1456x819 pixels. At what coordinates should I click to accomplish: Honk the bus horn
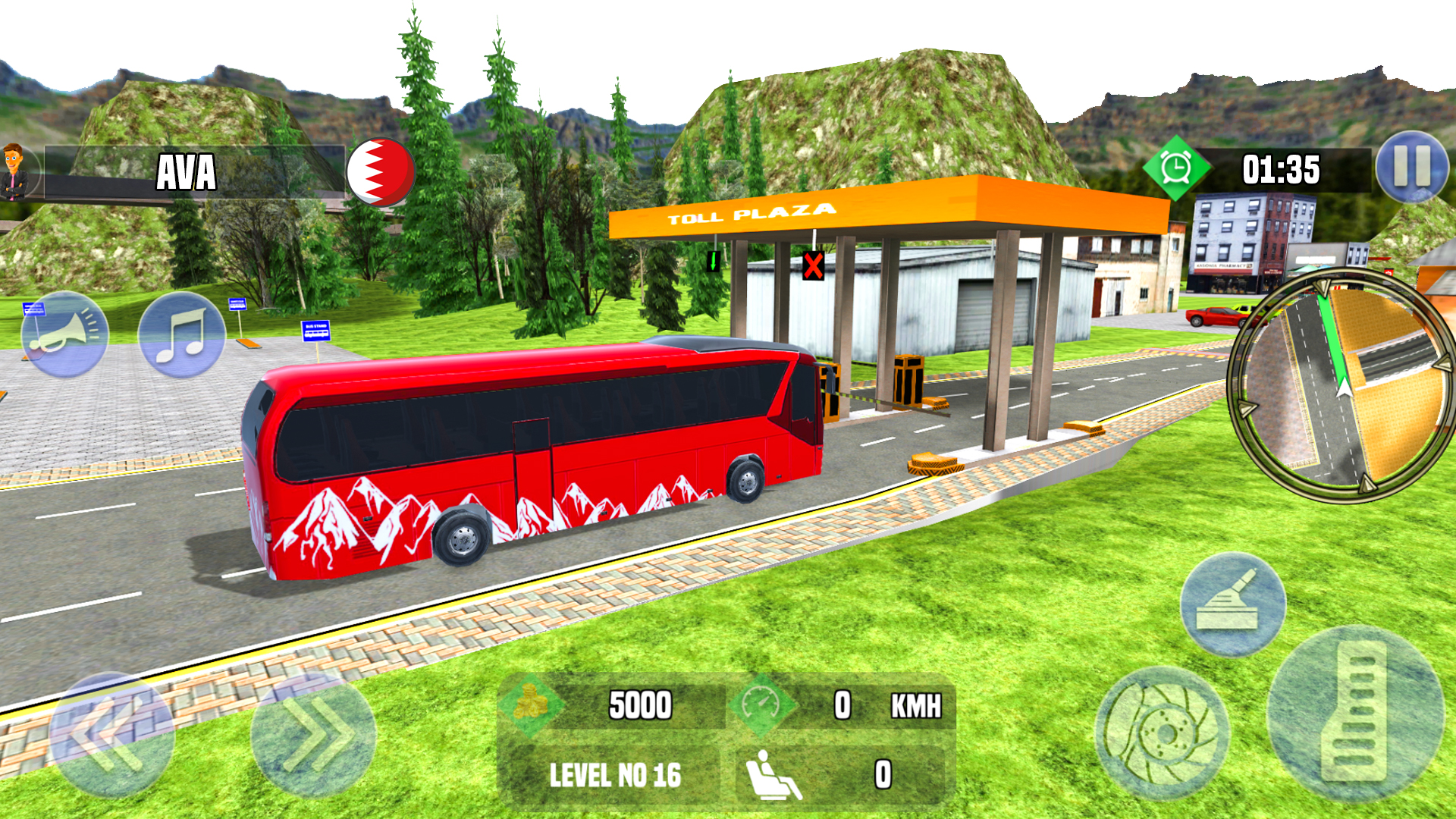click(64, 334)
